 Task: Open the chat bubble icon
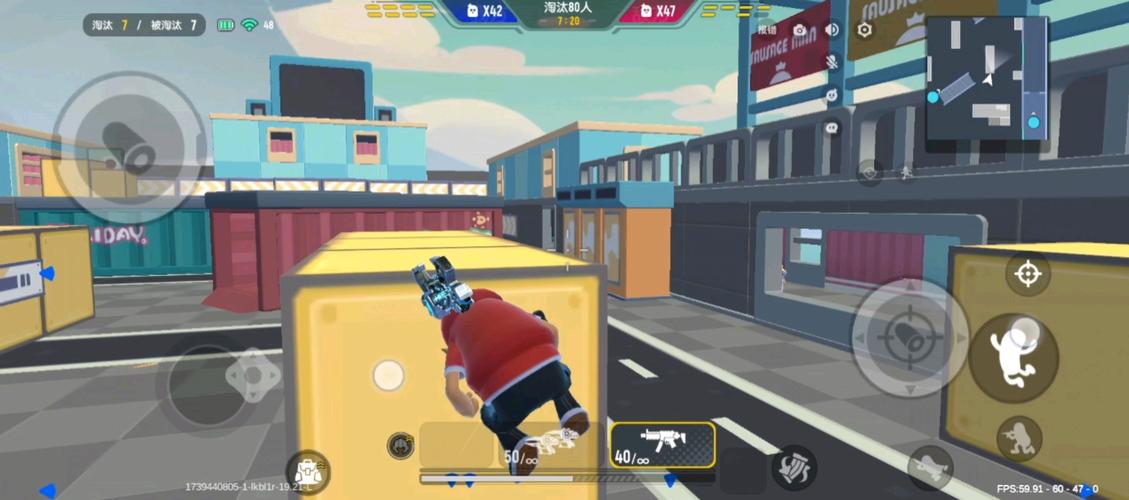coord(832,128)
